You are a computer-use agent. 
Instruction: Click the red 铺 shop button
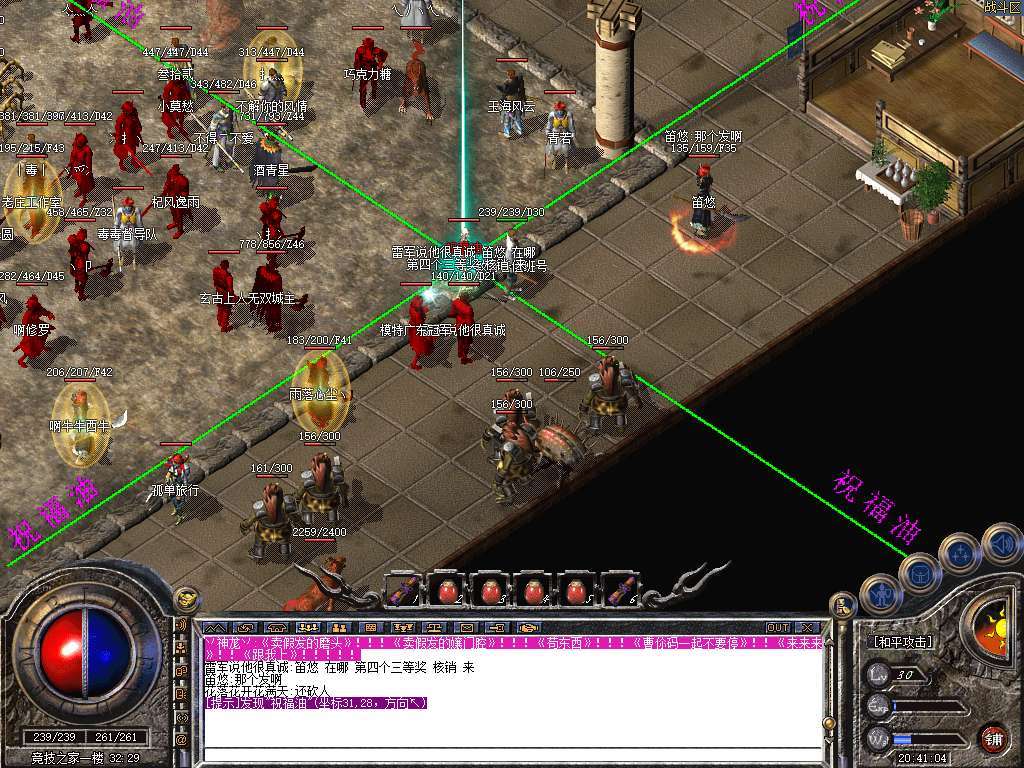993,739
